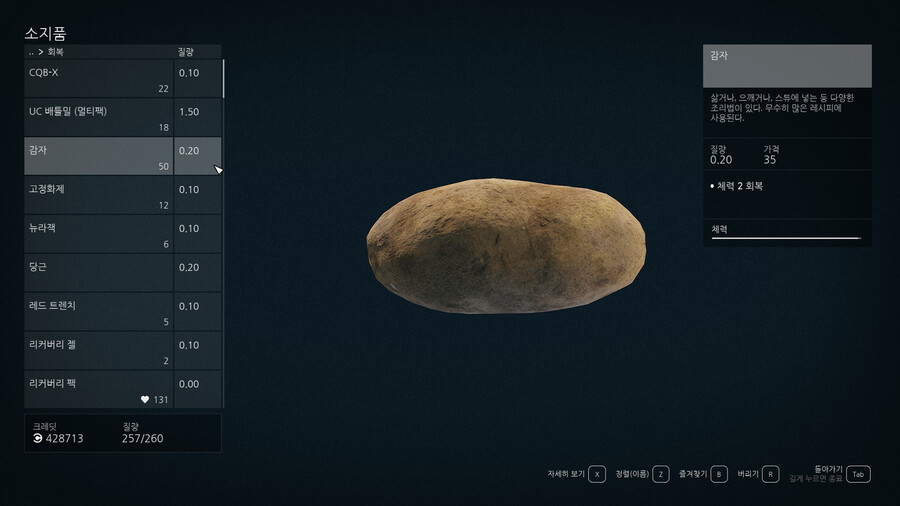Click the 질량 column header

pyautogui.click(x=187, y=52)
